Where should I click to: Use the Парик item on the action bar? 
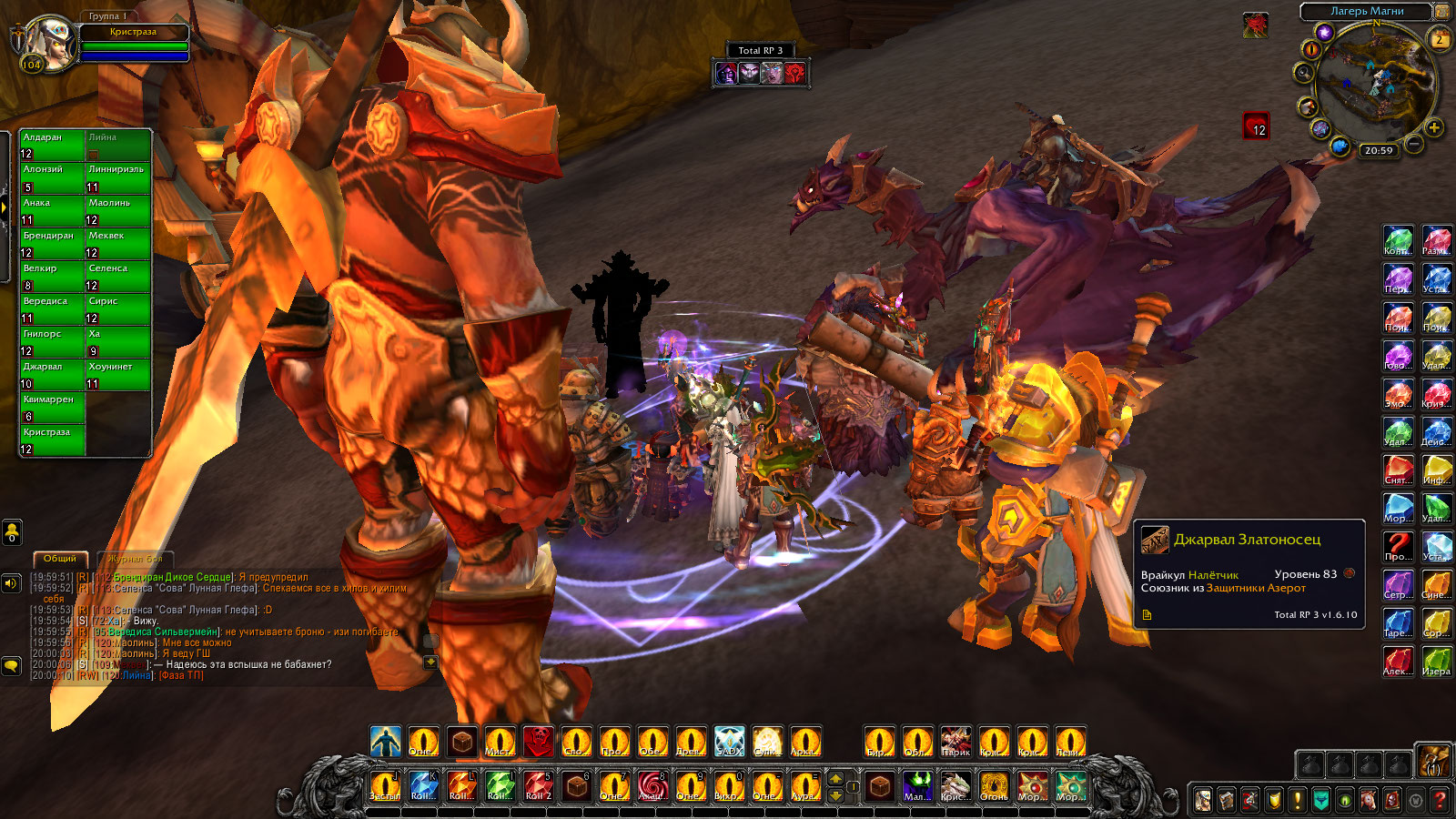pos(955,743)
